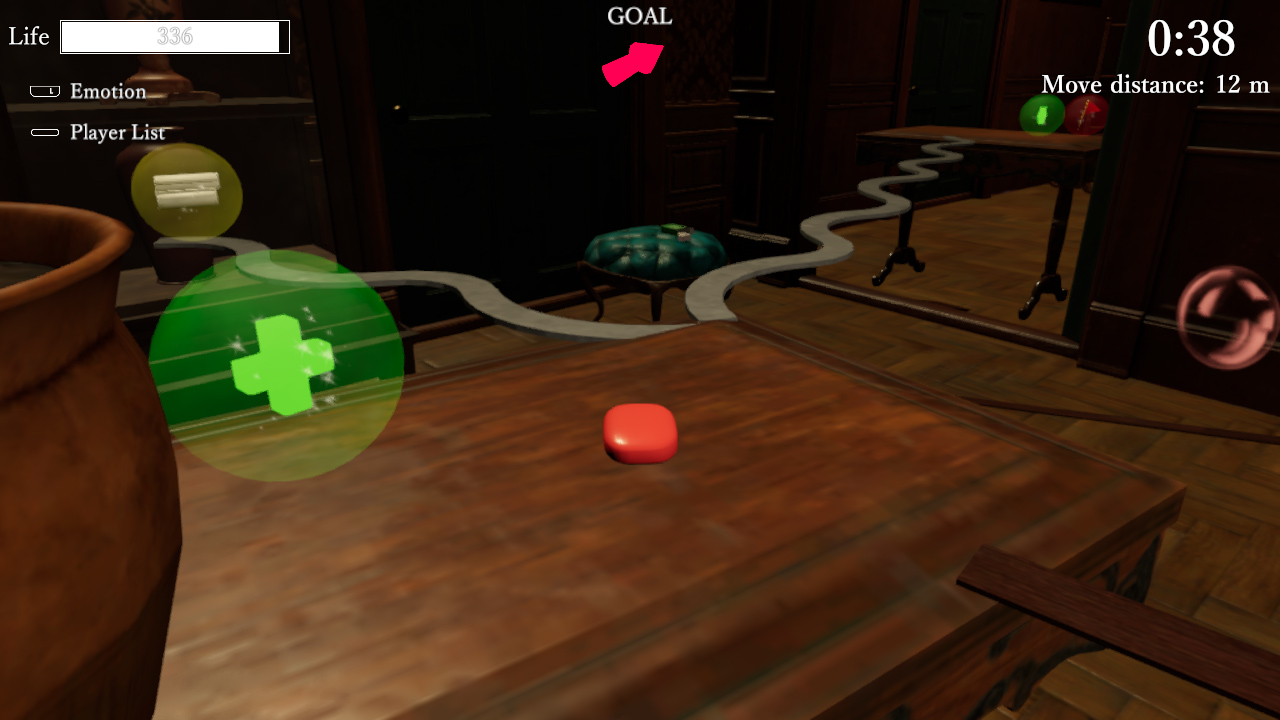Click the green health plus power-up bubble
This screenshot has height=720, width=1280.
point(280,365)
